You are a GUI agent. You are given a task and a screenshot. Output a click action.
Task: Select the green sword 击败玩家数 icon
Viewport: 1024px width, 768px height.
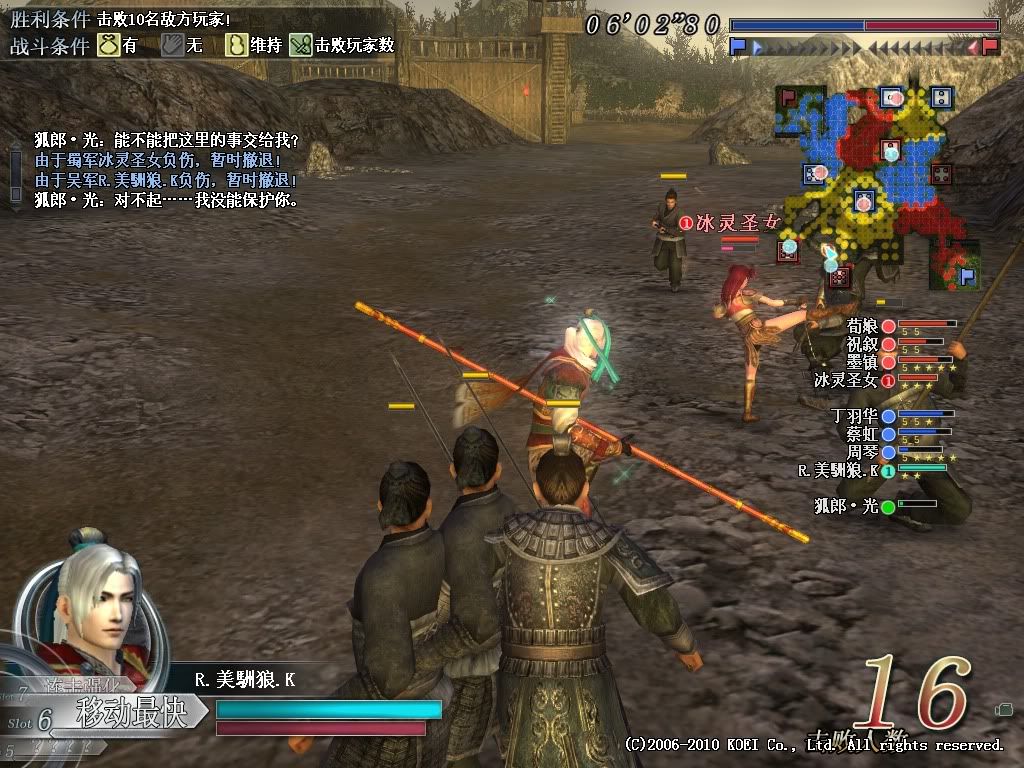pos(301,45)
